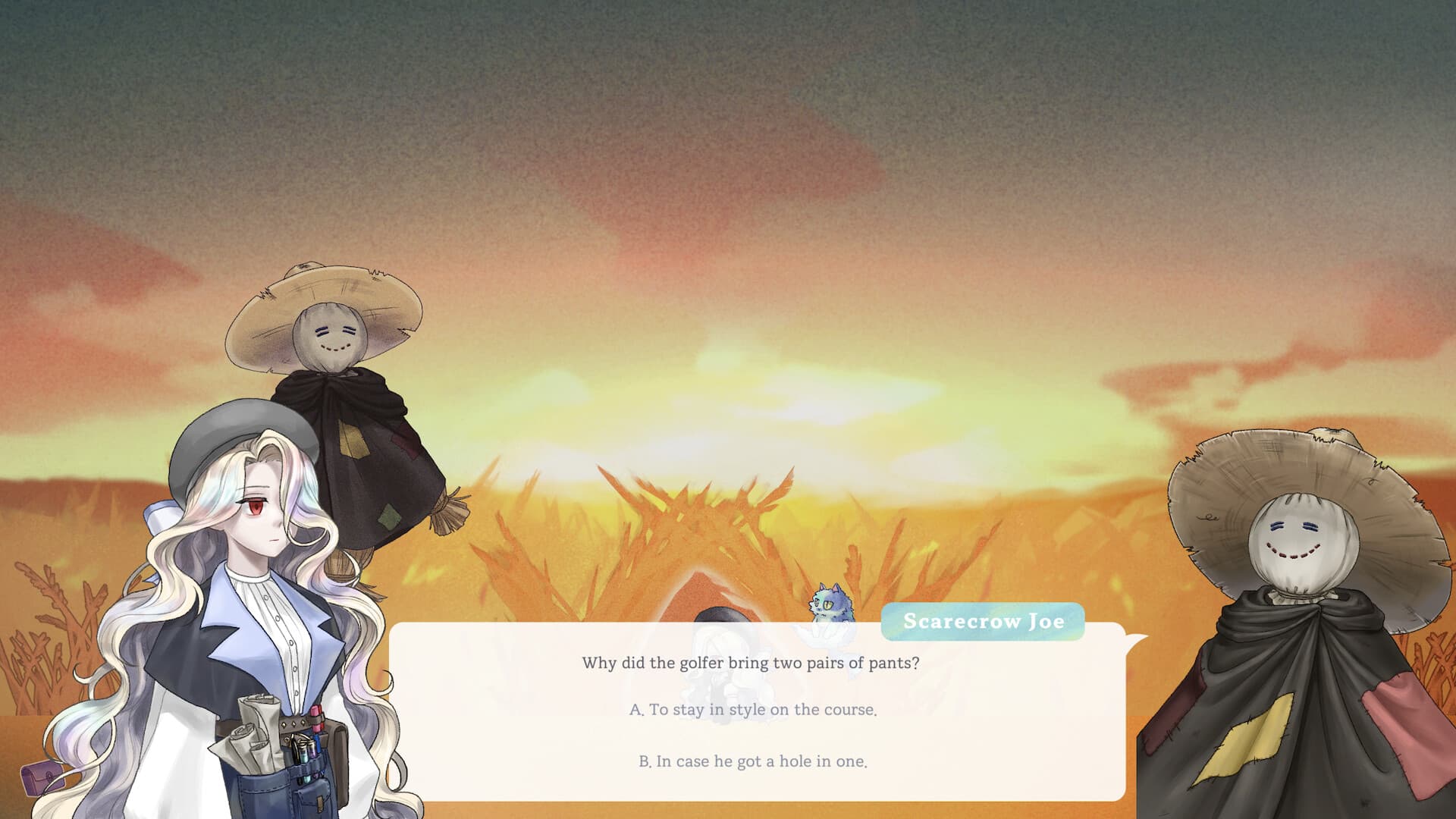
Task: Click the Scarecrow Joe nameplate
Action: tap(982, 622)
